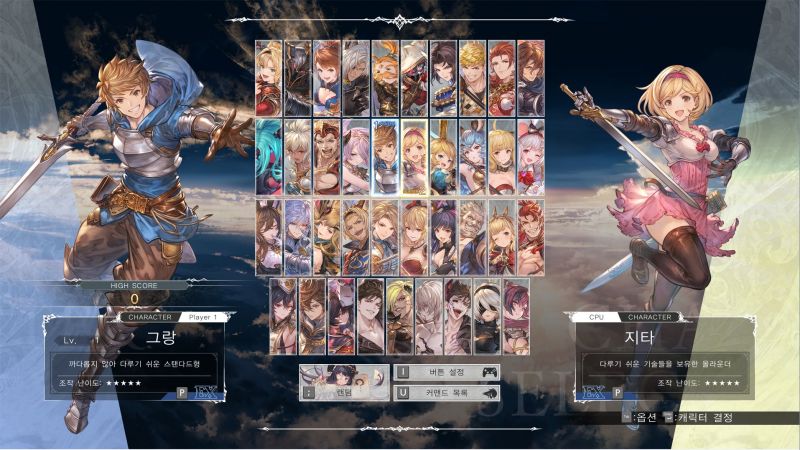Open the 버튼 설정 button settings
This screenshot has height=450, width=800.
coord(446,372)
